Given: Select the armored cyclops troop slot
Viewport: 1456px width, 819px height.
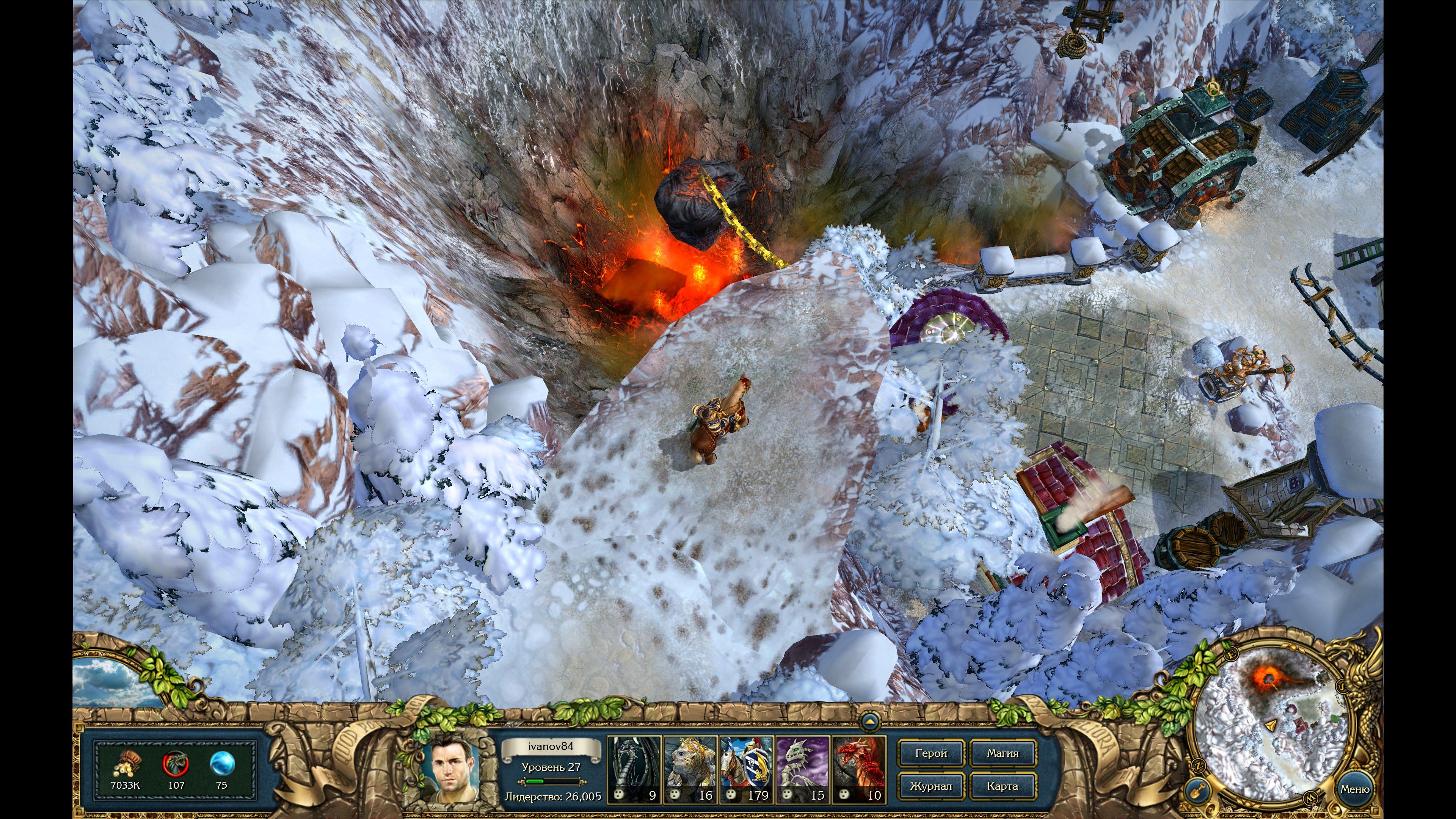Looking at the screenshot, I should click(690, 769).
